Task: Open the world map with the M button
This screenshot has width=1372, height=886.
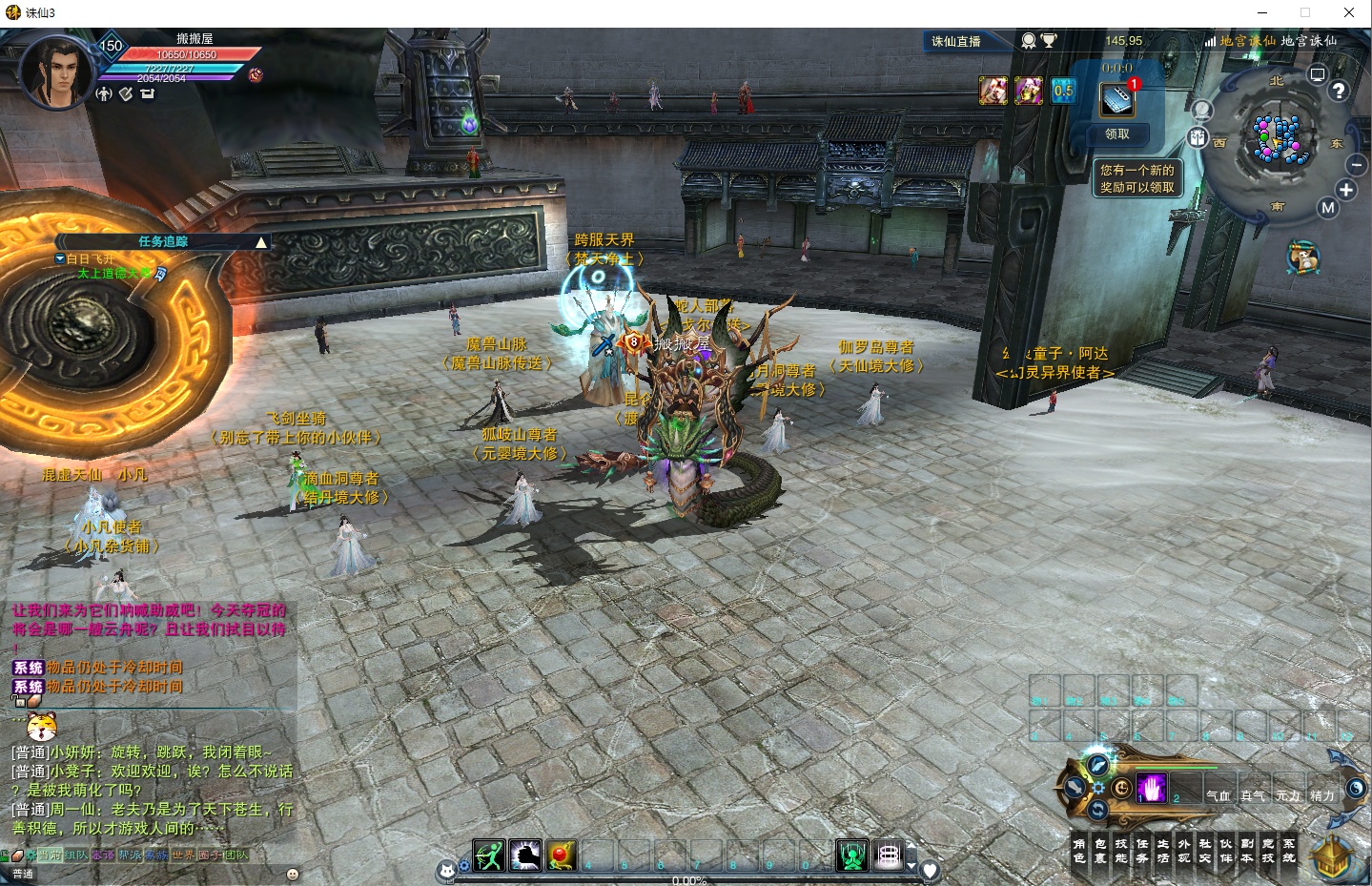Action: [x=1327, y=208]
